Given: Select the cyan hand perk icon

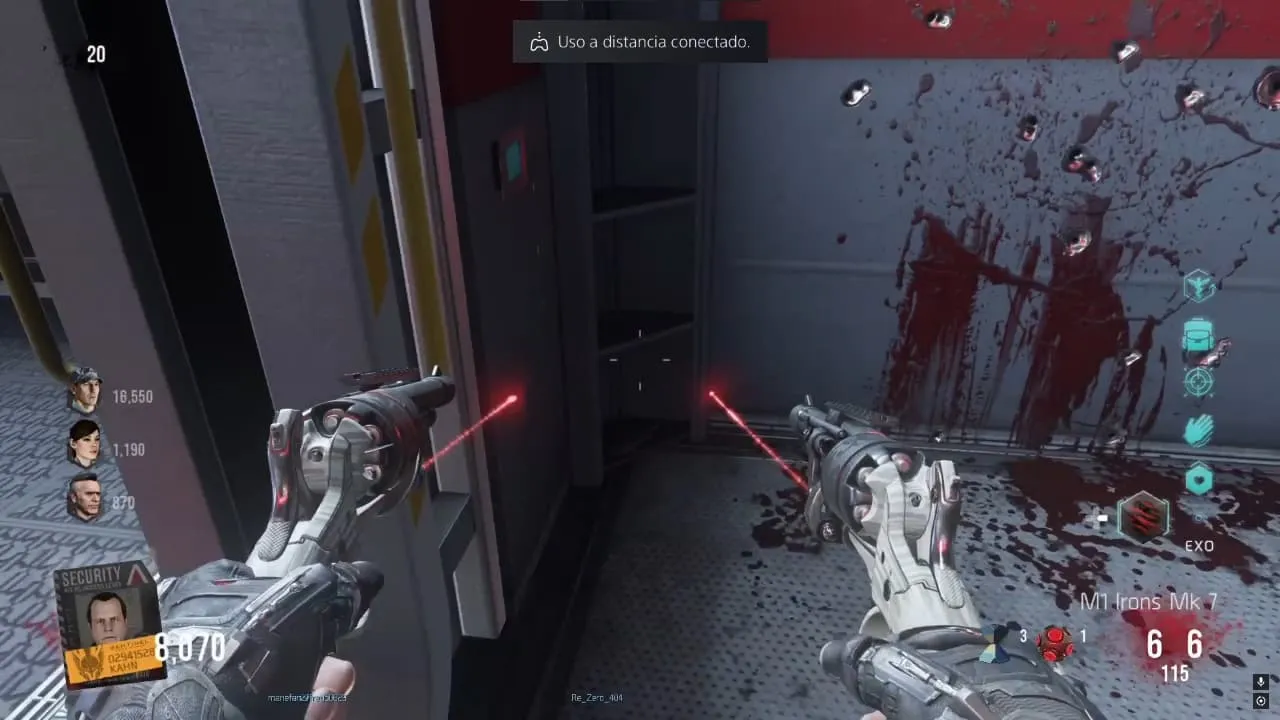Looking at the screenshot, I should pos(1198,431).
